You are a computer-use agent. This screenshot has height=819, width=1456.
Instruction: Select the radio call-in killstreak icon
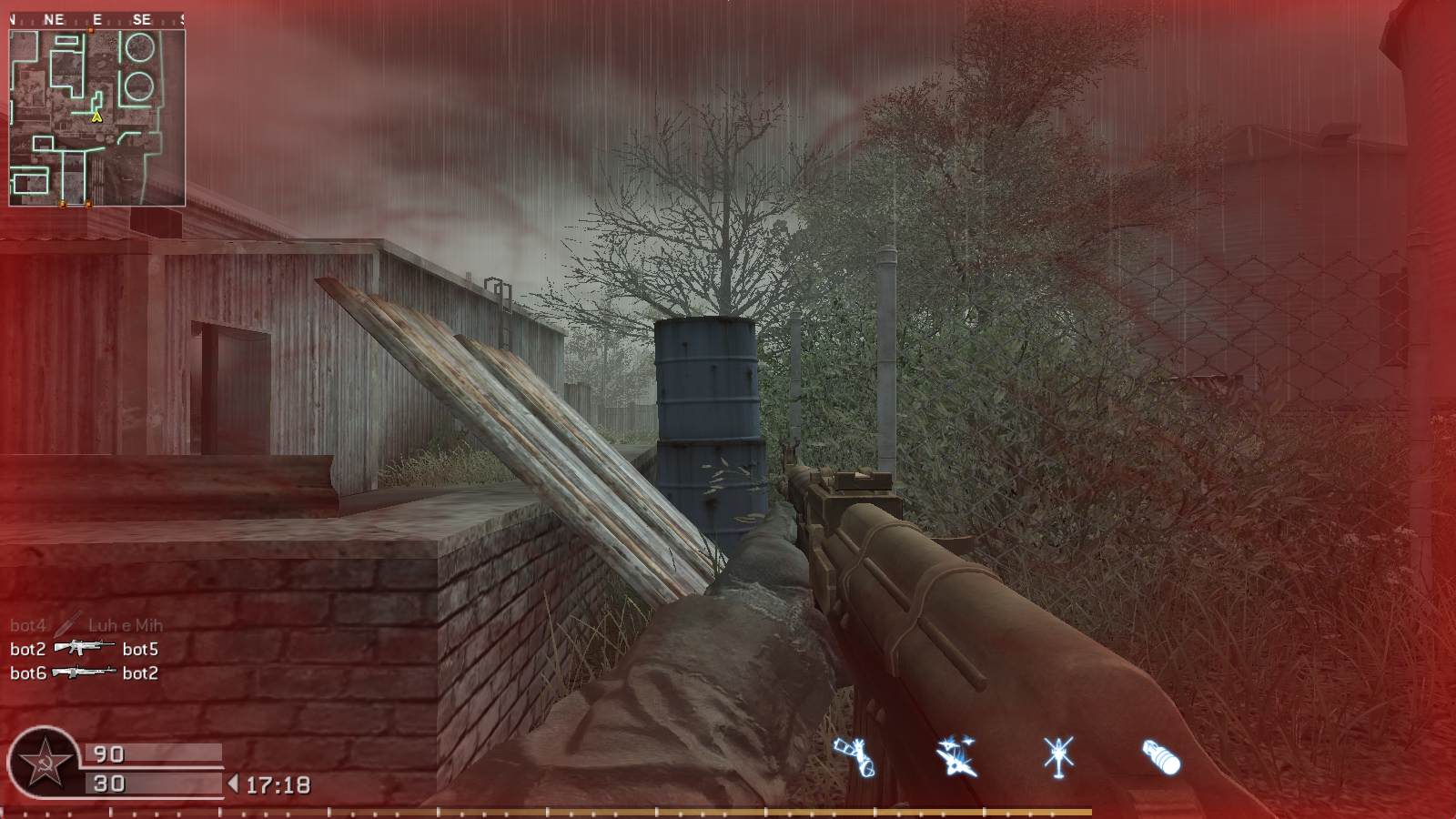pyautogui.click(x=855, y=755)
